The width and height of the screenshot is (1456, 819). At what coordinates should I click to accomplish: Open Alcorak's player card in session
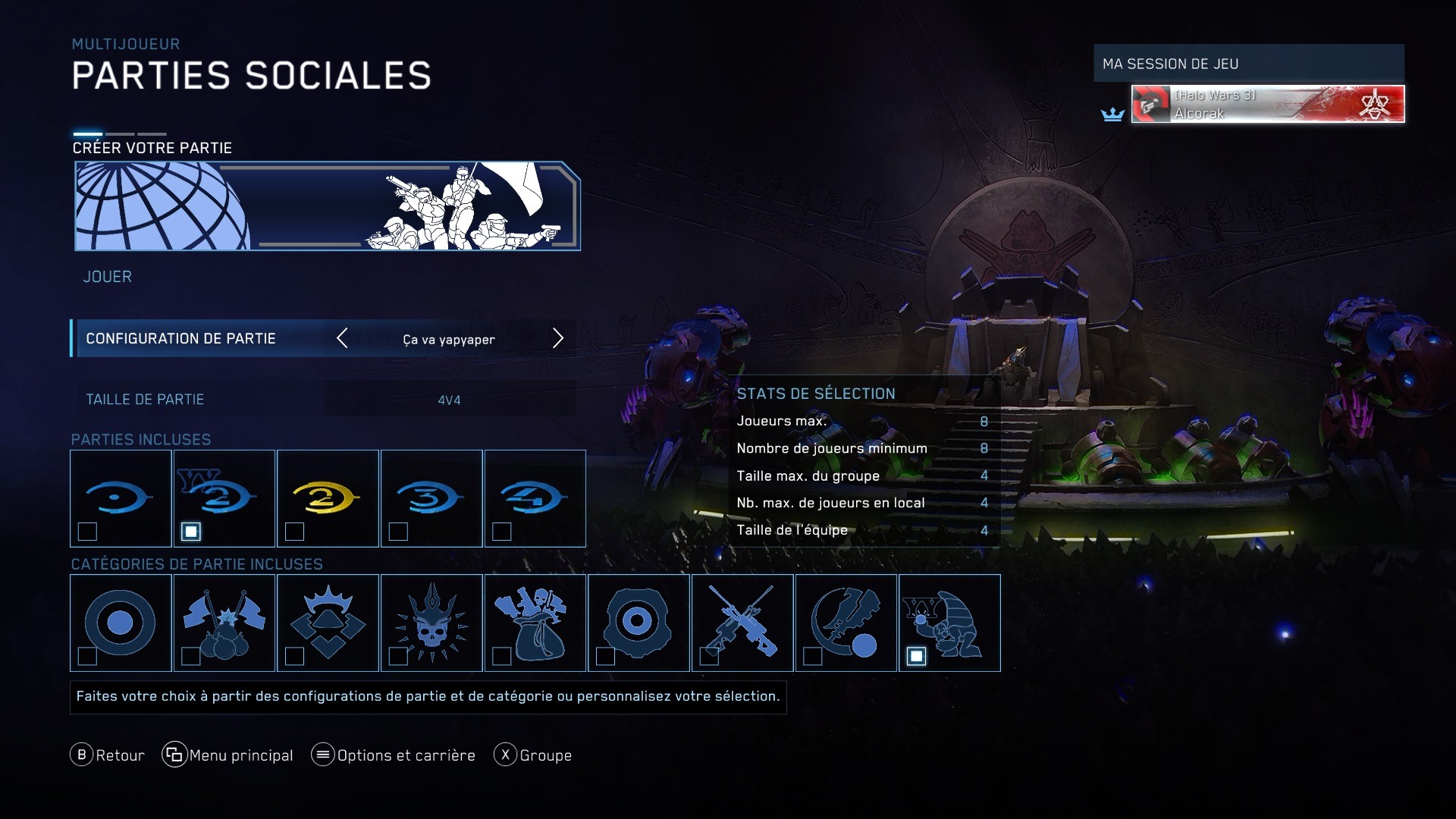click(1267, 104)
